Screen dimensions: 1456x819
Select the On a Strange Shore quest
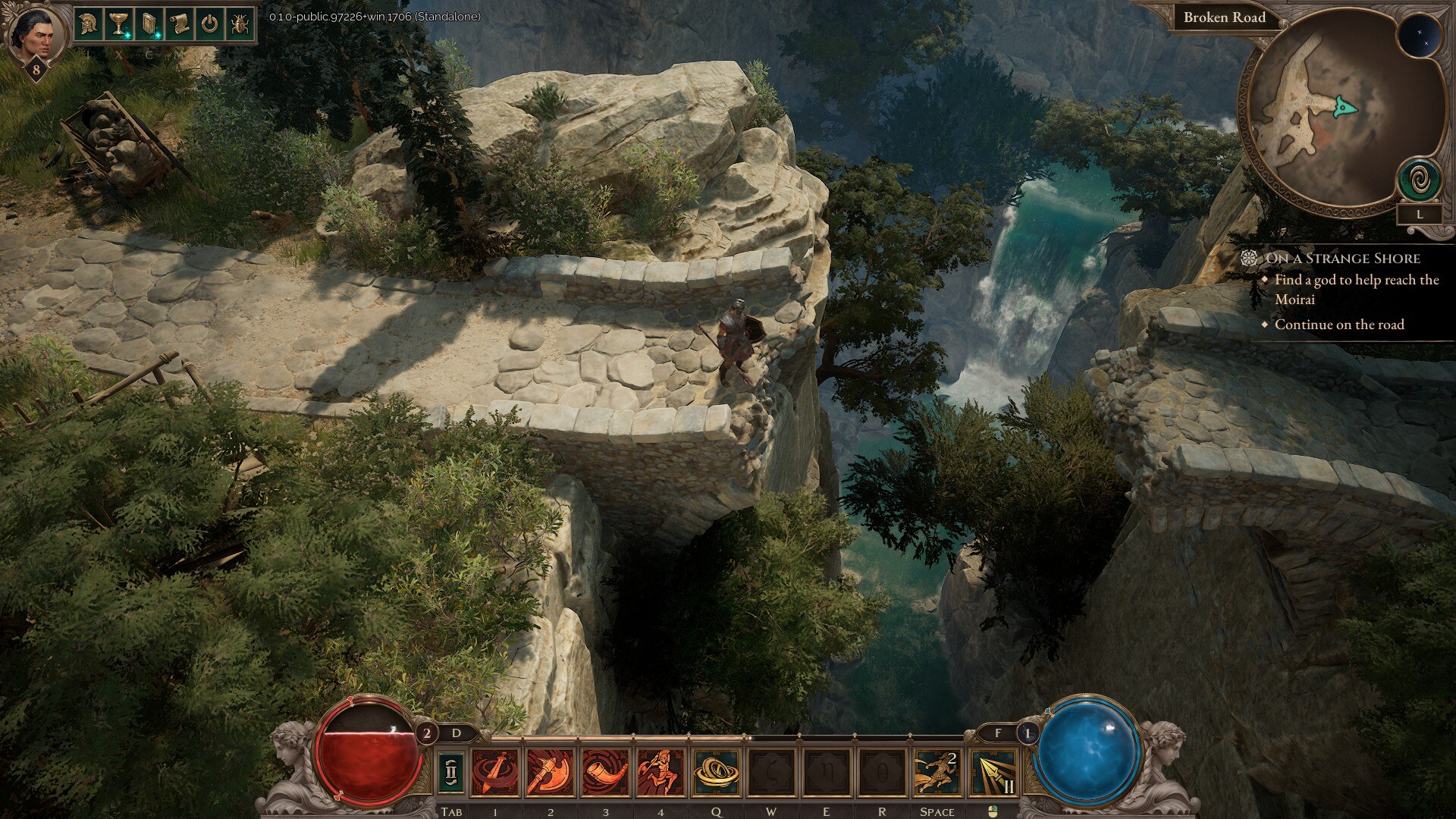coord(1342,259)
